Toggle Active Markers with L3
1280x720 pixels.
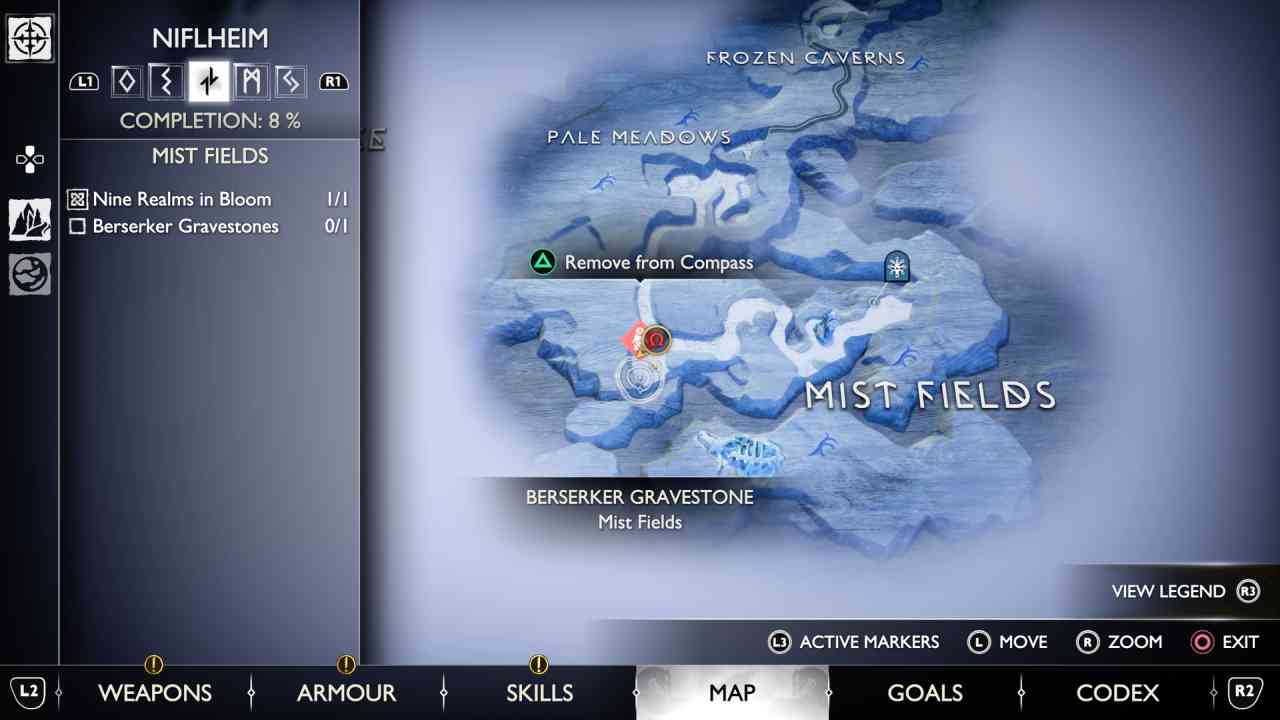pyautogui.click(x=855, y=642)
